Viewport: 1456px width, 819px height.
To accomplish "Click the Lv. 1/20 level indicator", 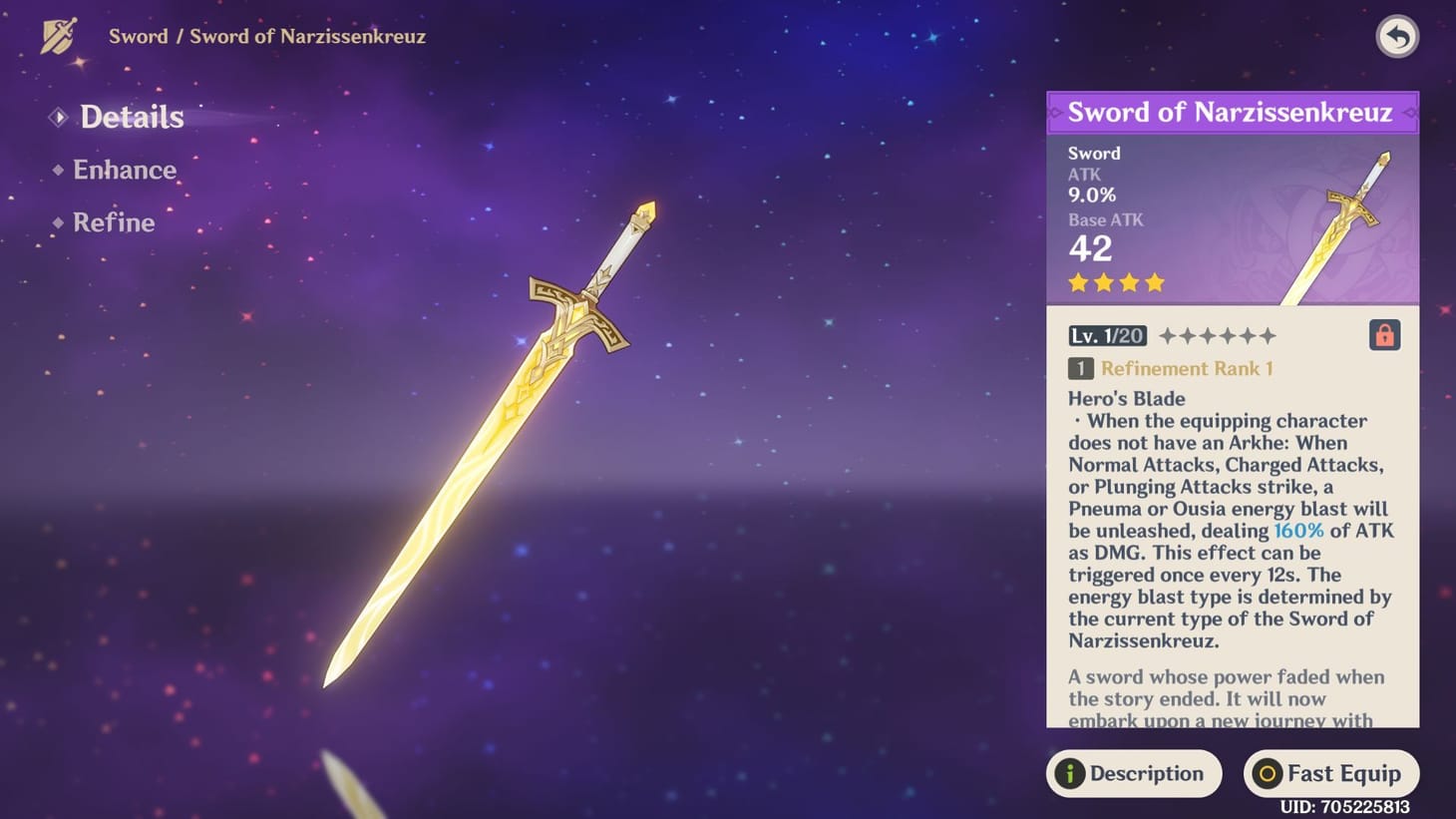I will [1107, 335].
